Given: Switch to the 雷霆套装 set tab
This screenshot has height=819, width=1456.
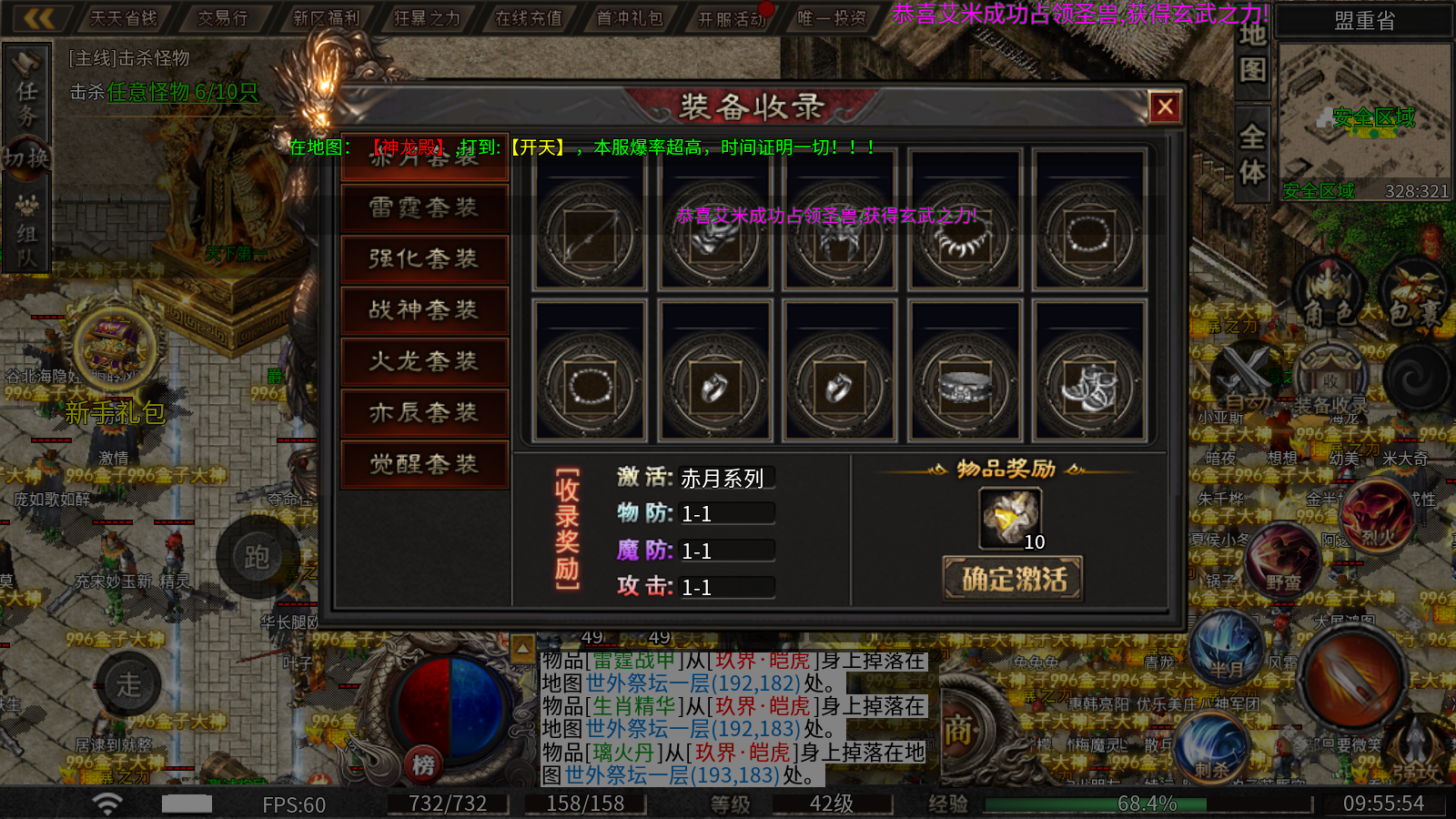Looking at the screenshot, I should coord(424,207).
